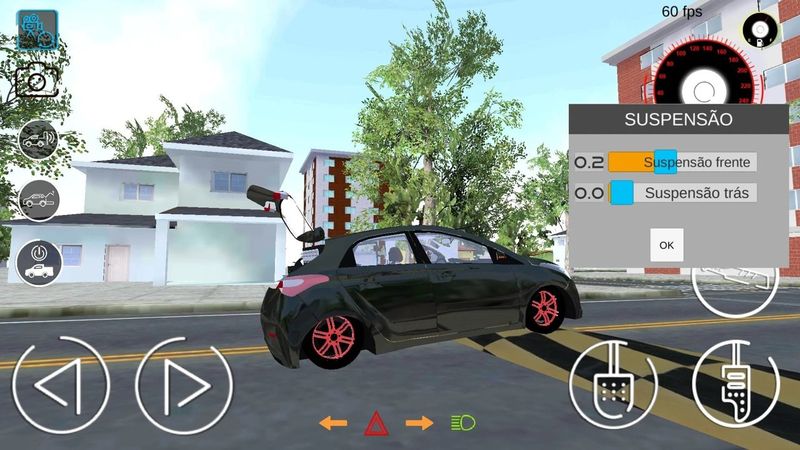The width and height of the screenshot is (800, 450).
Task: Turn on the hazard warning lights
Action: pyautogui.click(x=377, y=423)
